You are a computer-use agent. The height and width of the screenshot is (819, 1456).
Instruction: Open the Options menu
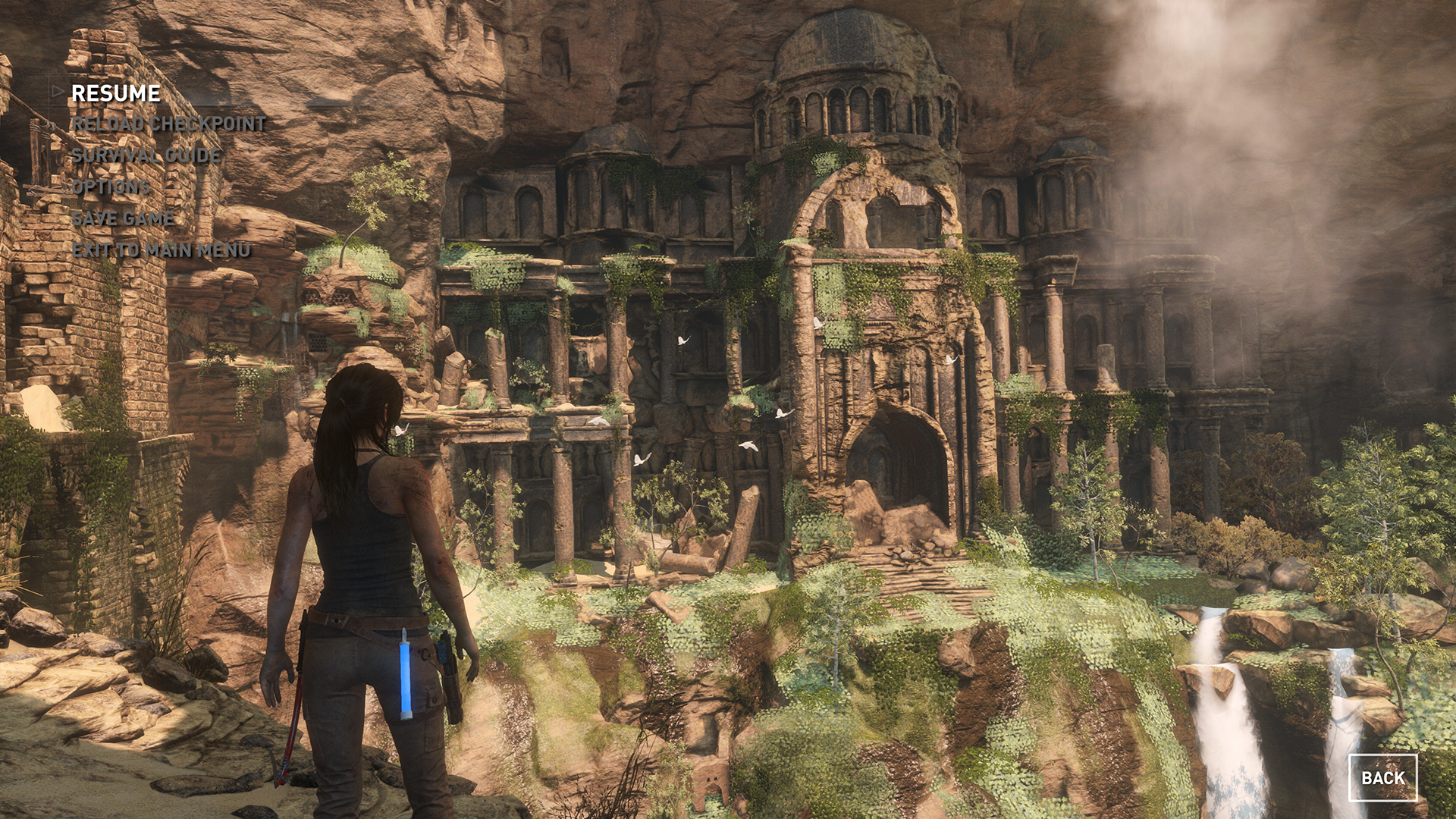[111, 187]
